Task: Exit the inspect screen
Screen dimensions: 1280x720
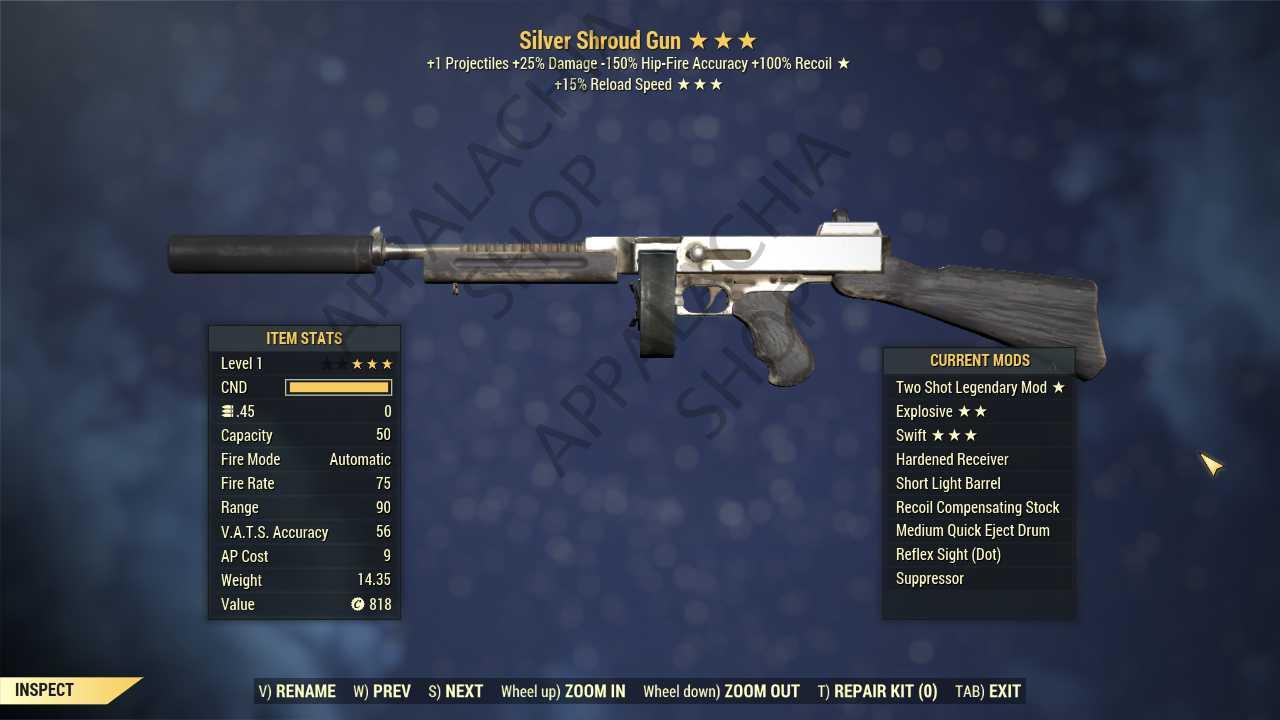Action: click(x=988, y=691)
